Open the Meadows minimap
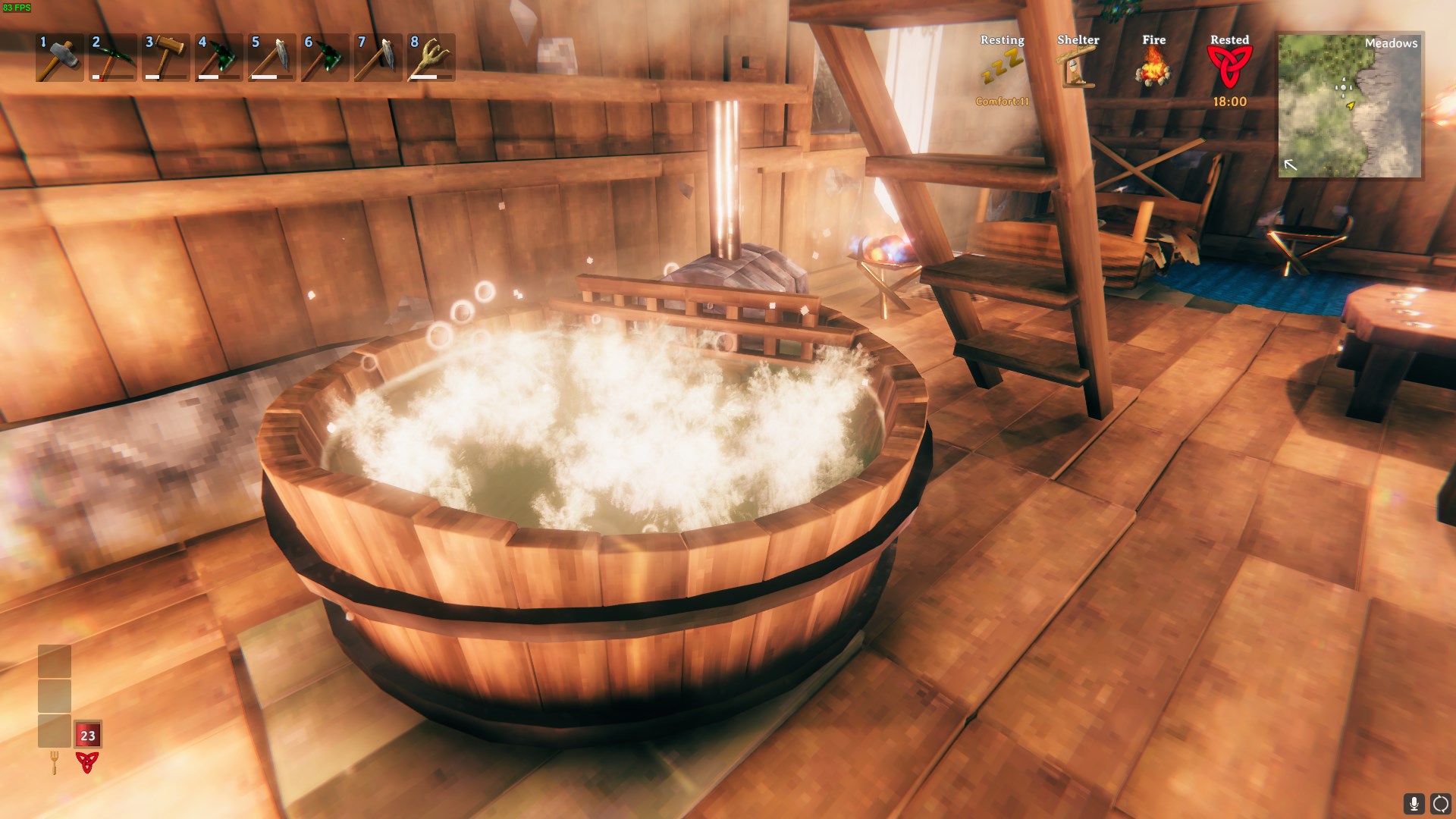 [1350, 105]
